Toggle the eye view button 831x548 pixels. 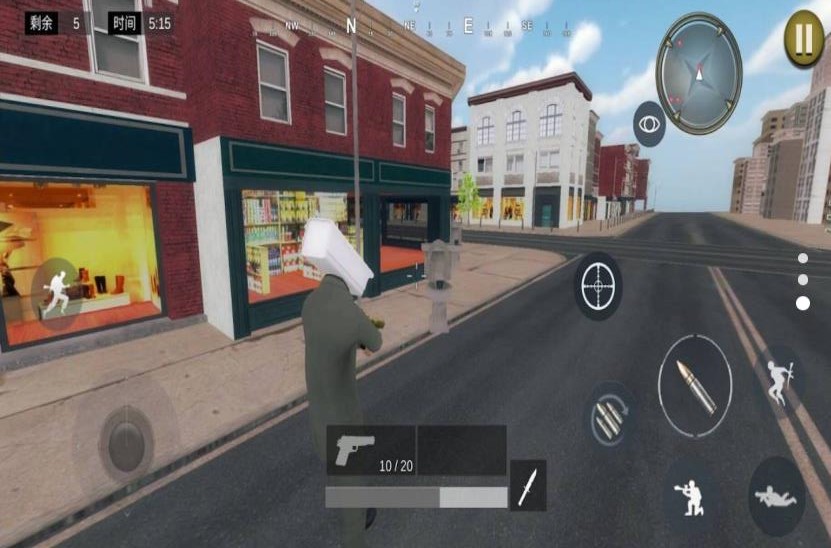click(649, 124)
